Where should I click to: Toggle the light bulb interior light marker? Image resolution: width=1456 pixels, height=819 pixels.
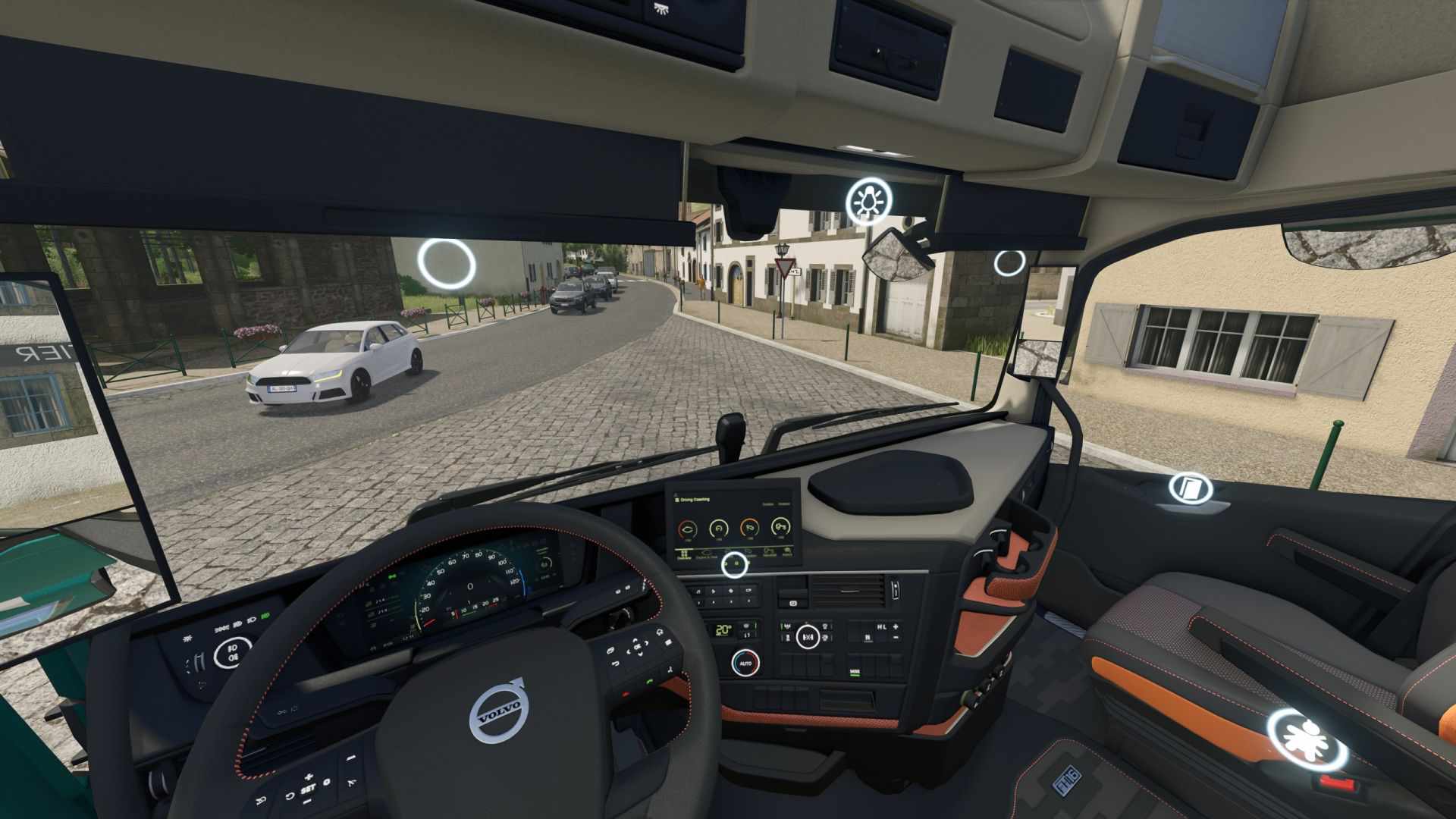click(x=869, y=201)
